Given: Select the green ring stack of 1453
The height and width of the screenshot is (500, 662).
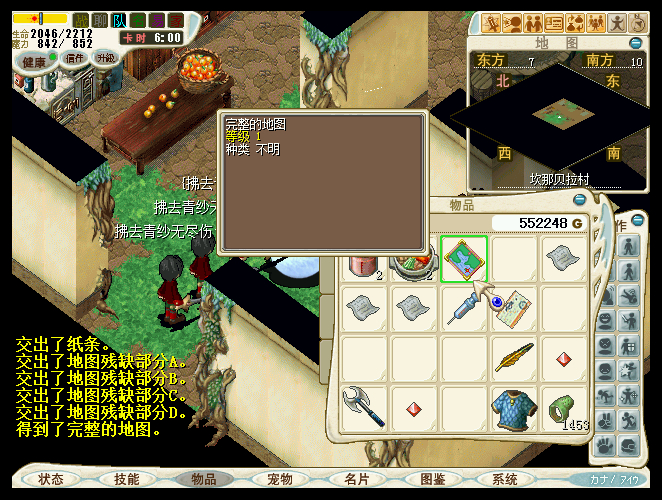Looking at the screenshot, I should pos(563,408).
